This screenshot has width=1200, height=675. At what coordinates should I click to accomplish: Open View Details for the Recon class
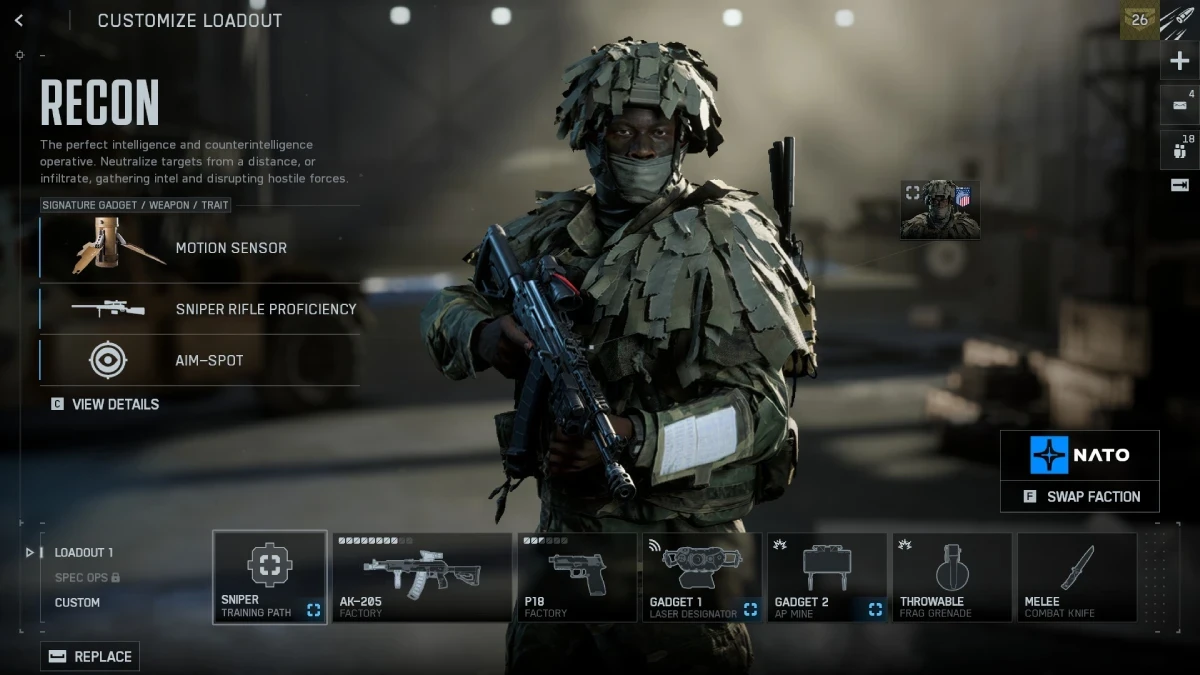(106, 404)
